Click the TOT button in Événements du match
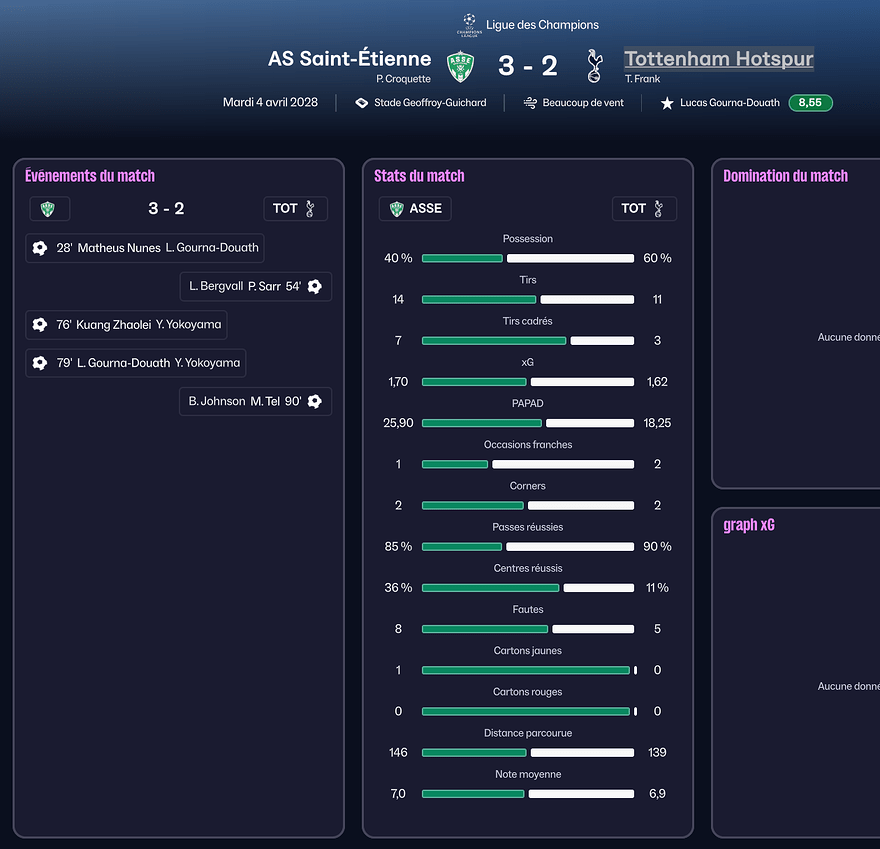Image resolution: width=880 pixels, height=849 pixels. point(296,209)
